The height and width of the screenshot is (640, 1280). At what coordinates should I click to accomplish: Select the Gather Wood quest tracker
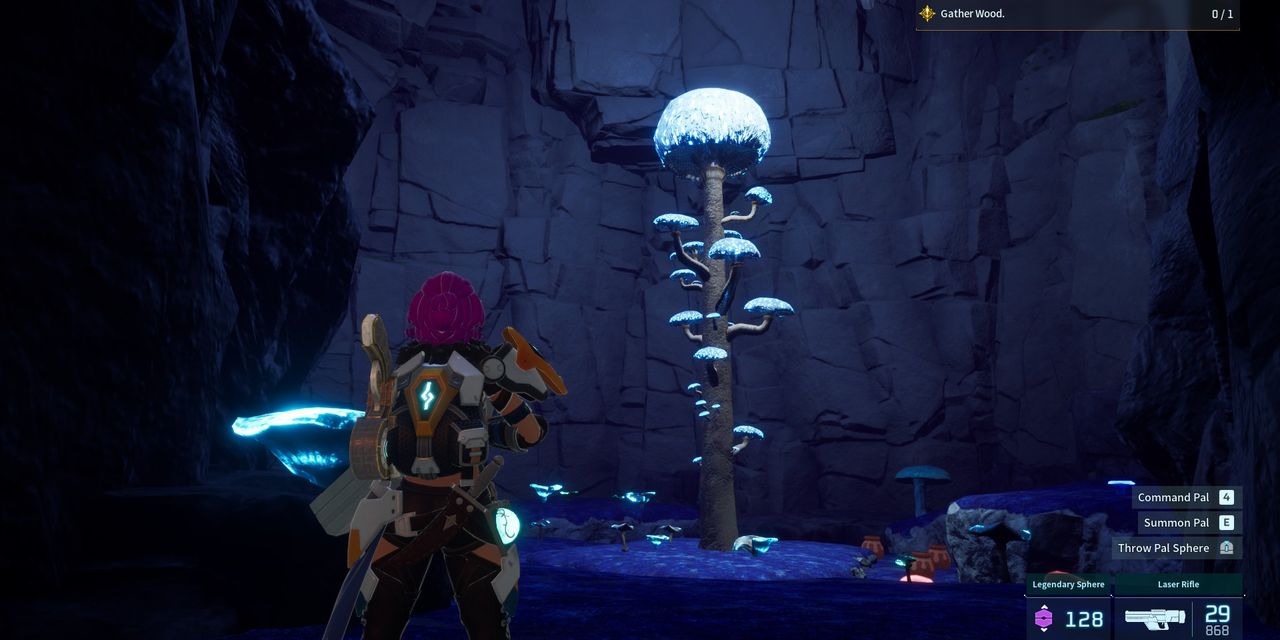click(1076, 14)
